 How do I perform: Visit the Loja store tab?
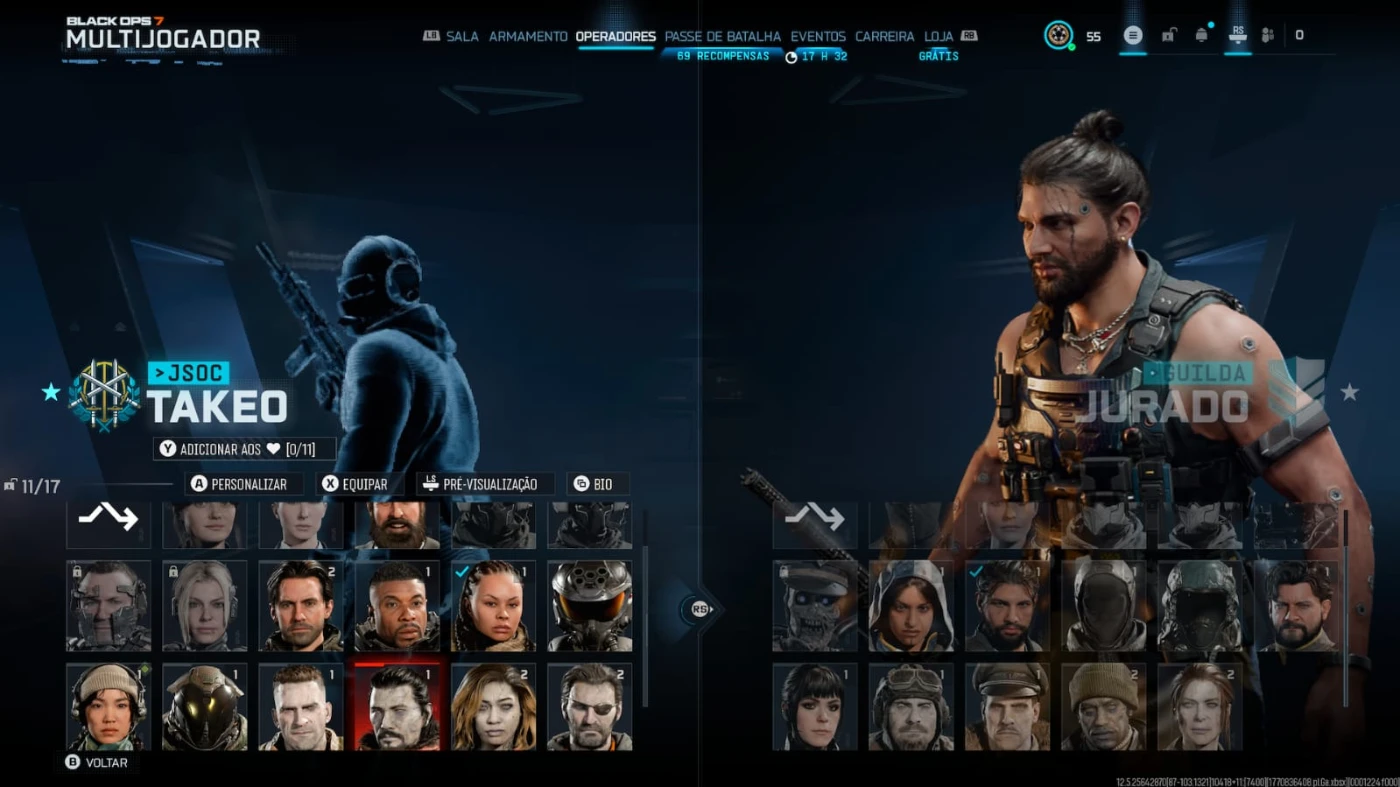pyautogui.click(x=938, y=36)
